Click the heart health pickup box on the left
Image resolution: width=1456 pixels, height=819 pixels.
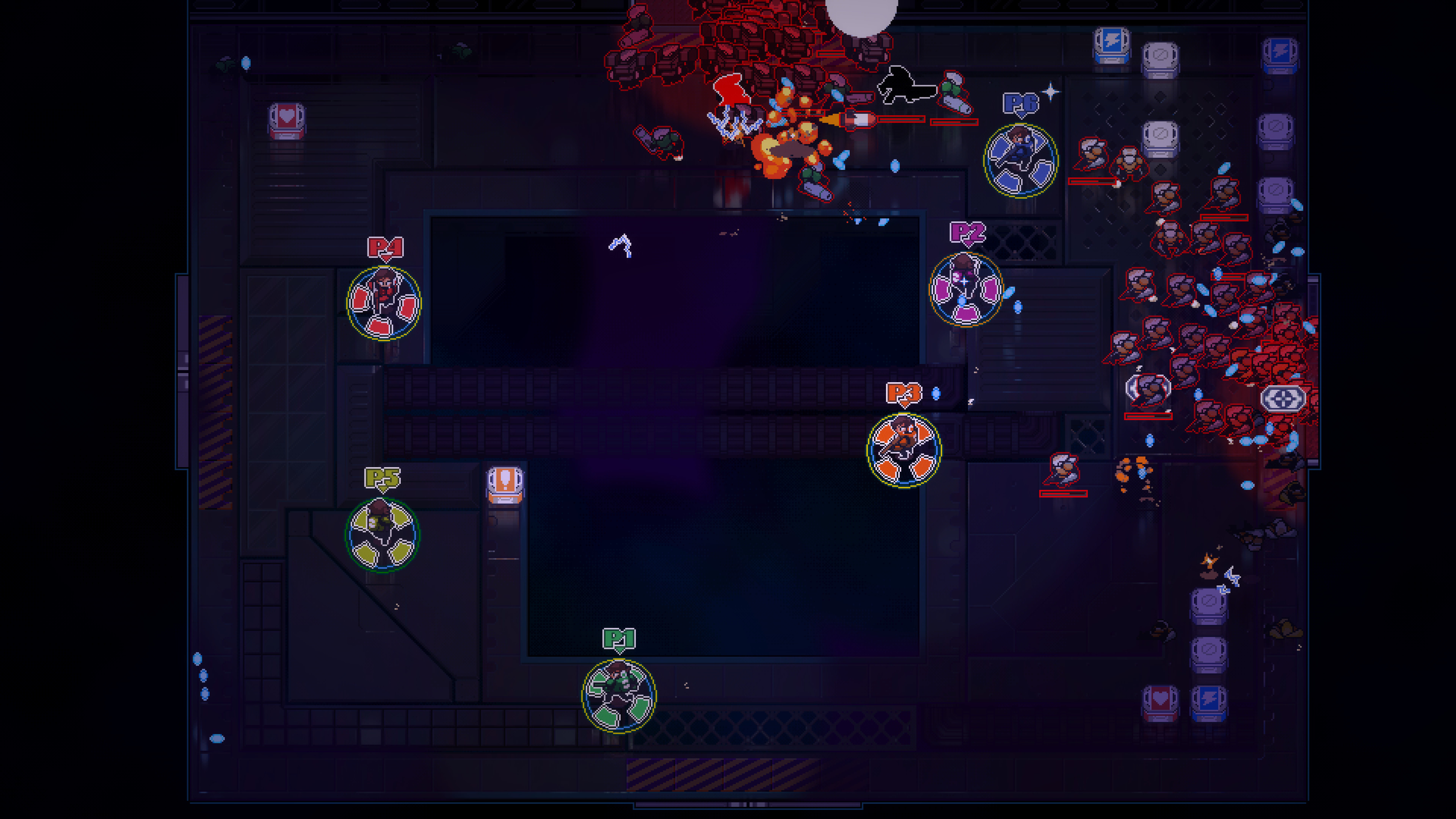click(x=287, y=121)
